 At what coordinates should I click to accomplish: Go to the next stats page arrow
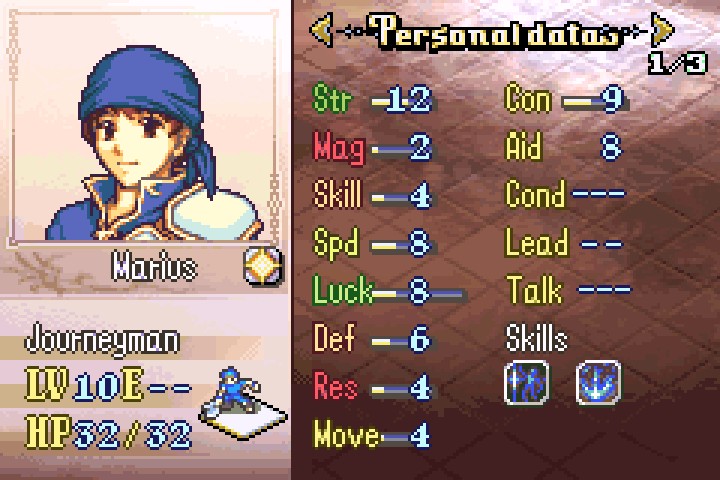pos(662,31)
